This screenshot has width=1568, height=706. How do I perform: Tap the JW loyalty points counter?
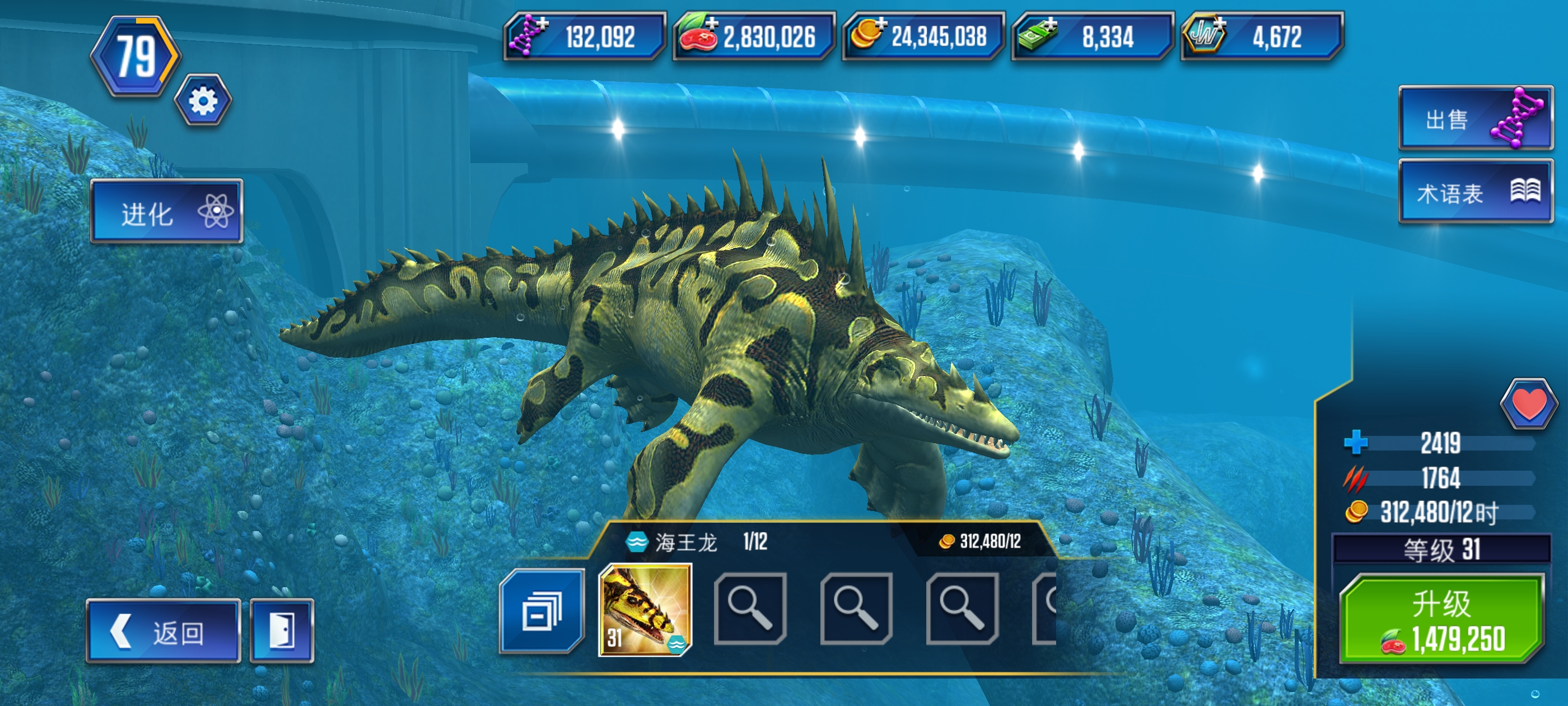tap(1261, 36)
